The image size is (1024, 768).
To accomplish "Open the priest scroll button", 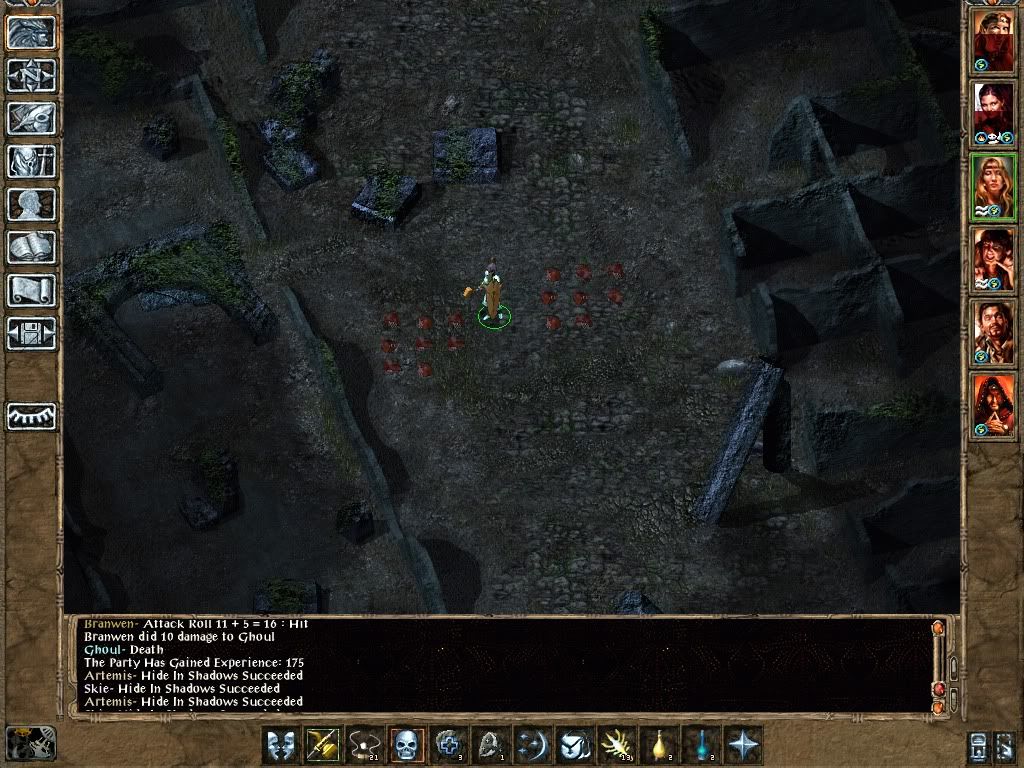I will tap(31, 290).
